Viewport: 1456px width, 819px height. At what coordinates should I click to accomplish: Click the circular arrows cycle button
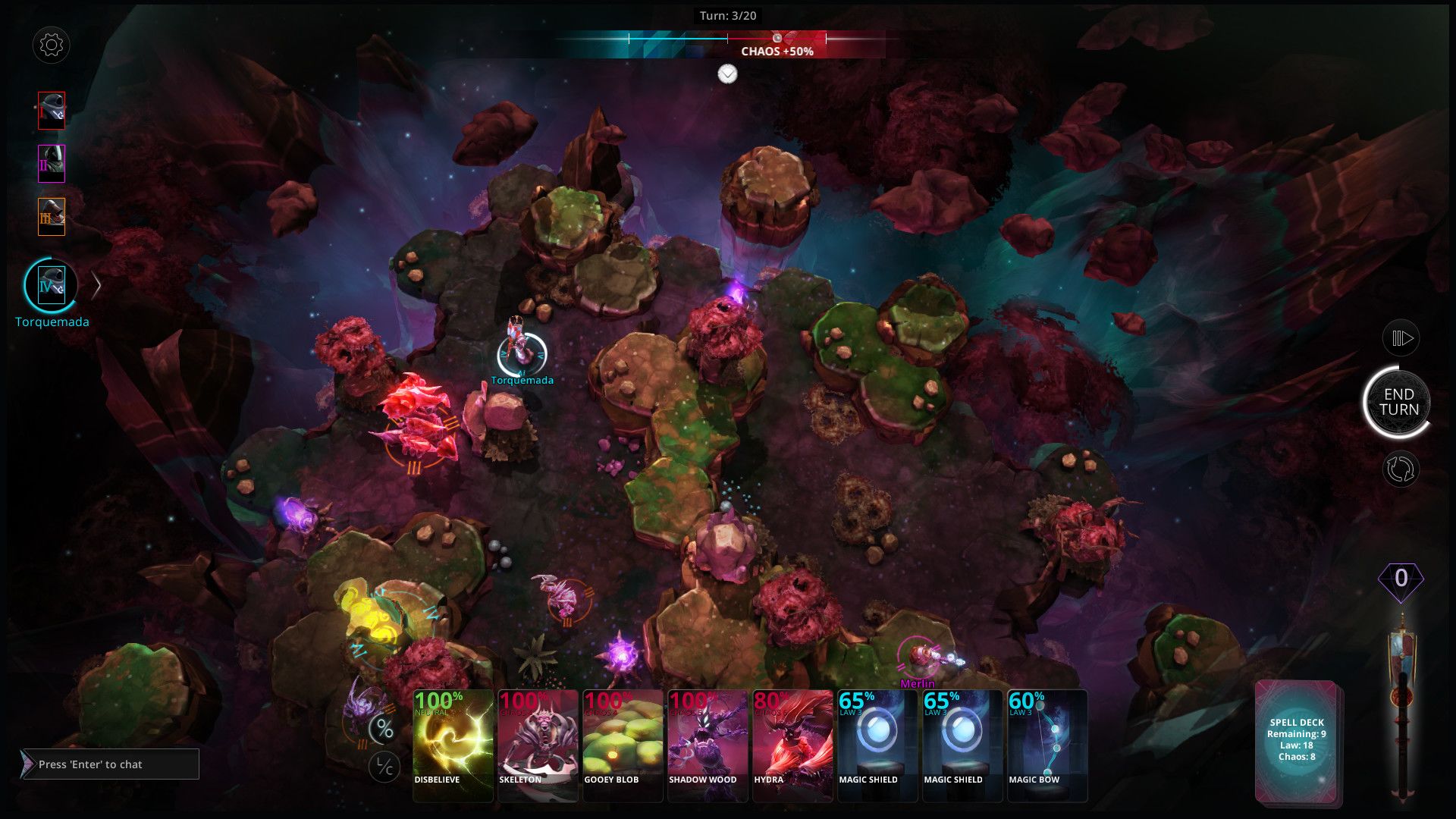point(1400,469)
